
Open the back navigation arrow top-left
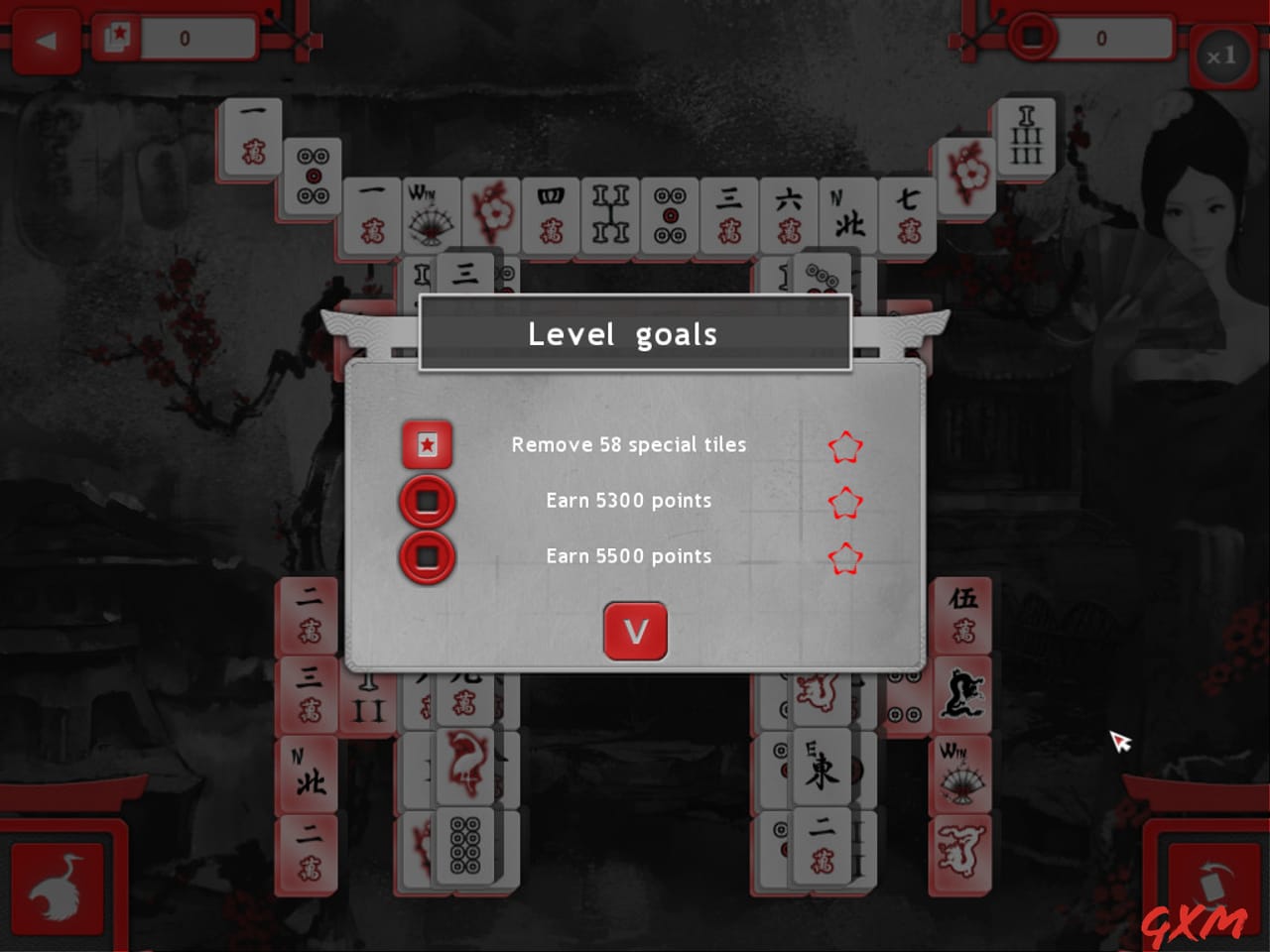coord(45,38)
